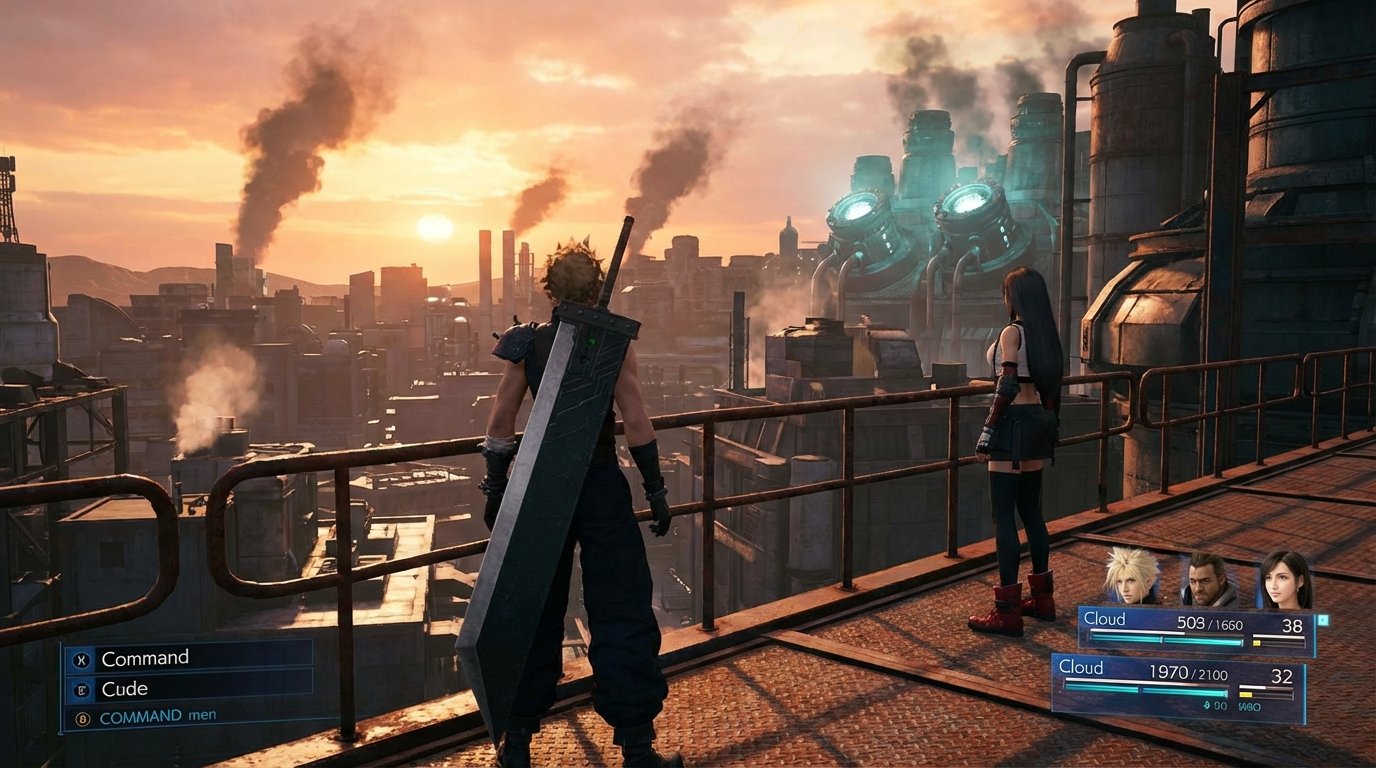Click the MP value 38 on upper bar
1376x768 pixels.
[1293, 626]
